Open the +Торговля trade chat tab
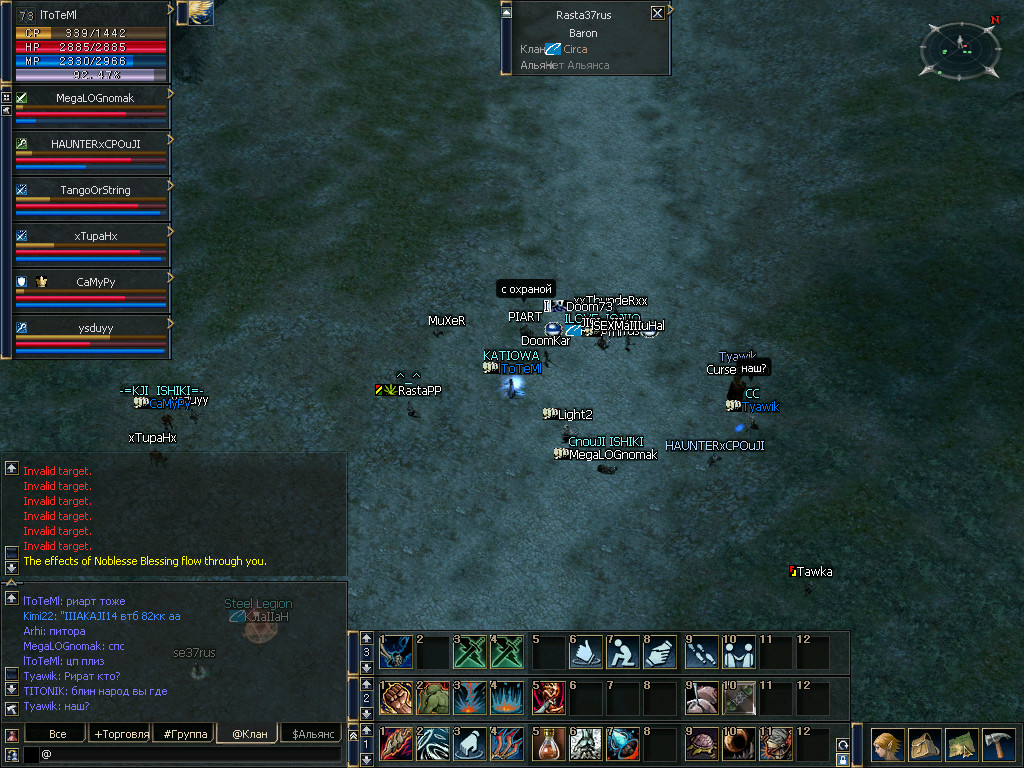Viewport: 1024px width, 768px height. (x=121, y=734)
